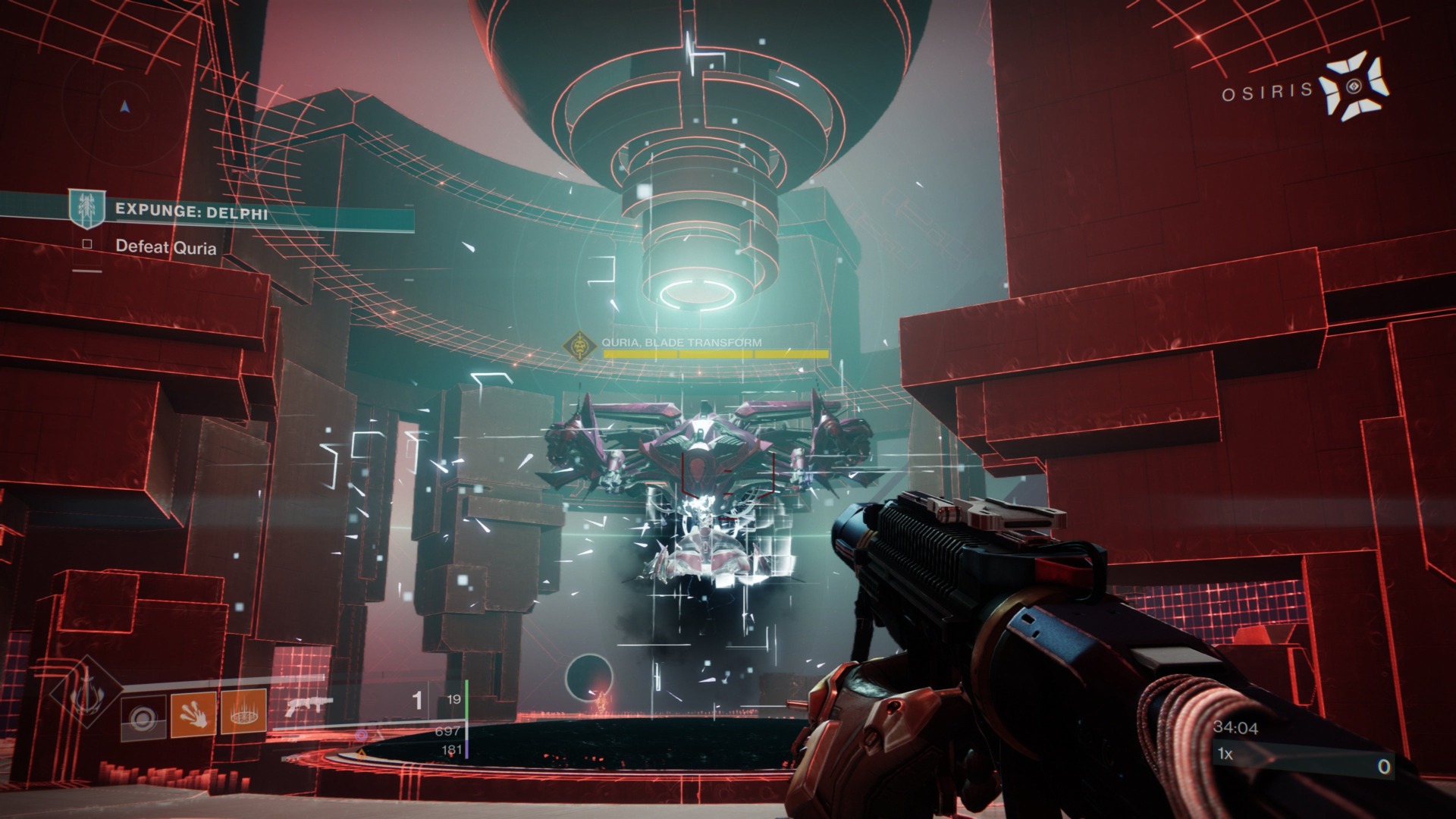Click the orange melee hand icon
1456x819 pixels.
pos(194,716)
